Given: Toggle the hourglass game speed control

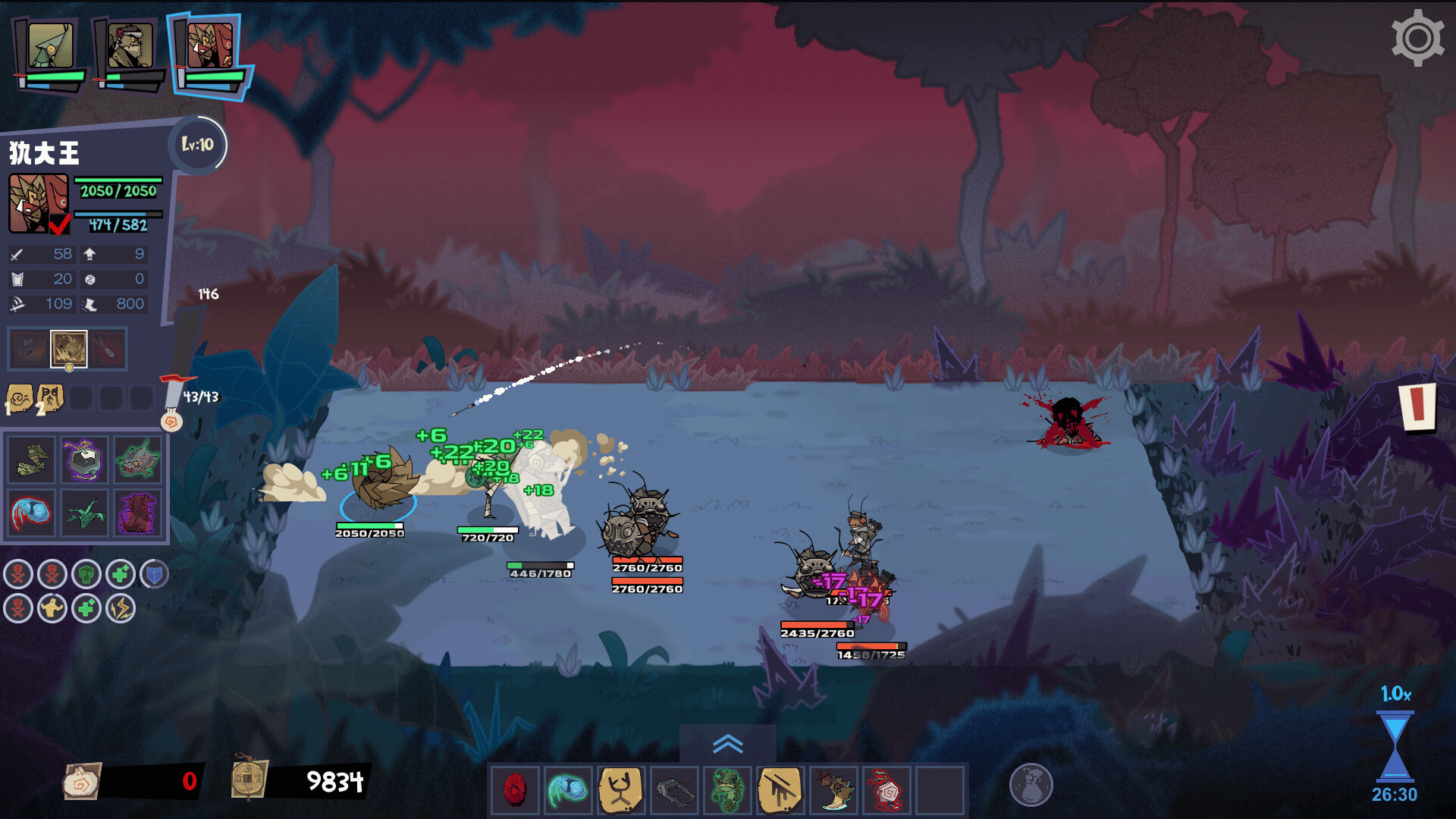Looking at the screenshot, I should coord(1395,747).
